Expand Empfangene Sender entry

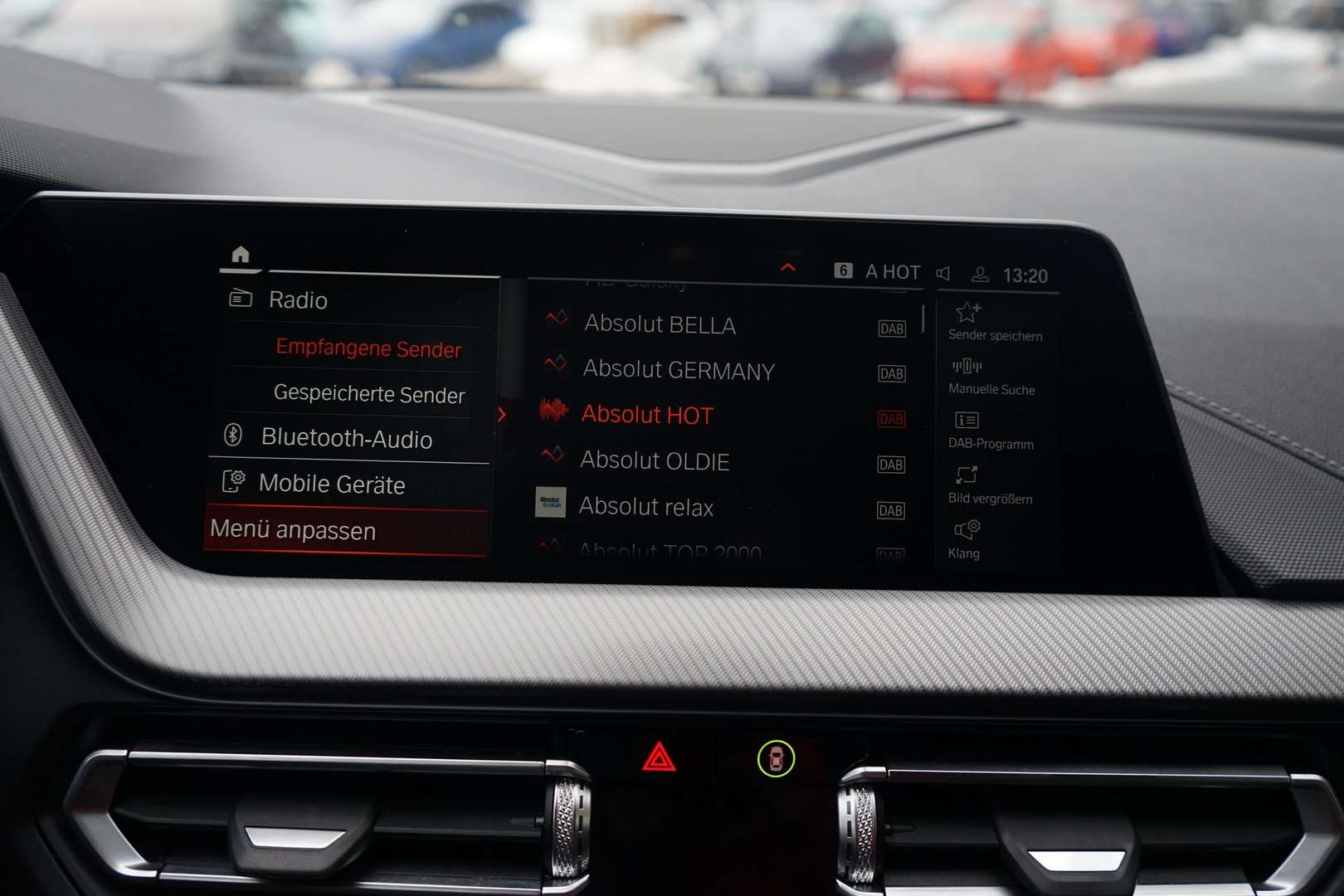[368, 349]
